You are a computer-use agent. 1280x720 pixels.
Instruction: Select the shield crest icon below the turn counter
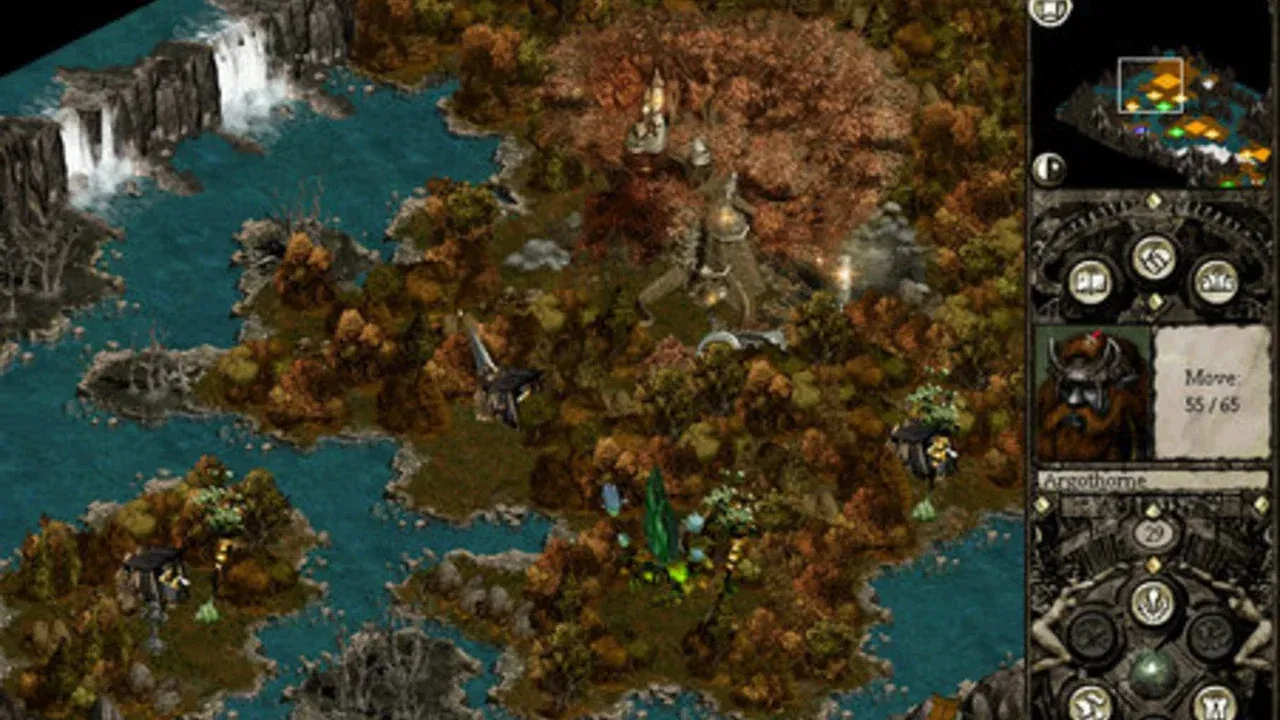click(x=1155, y=600)
